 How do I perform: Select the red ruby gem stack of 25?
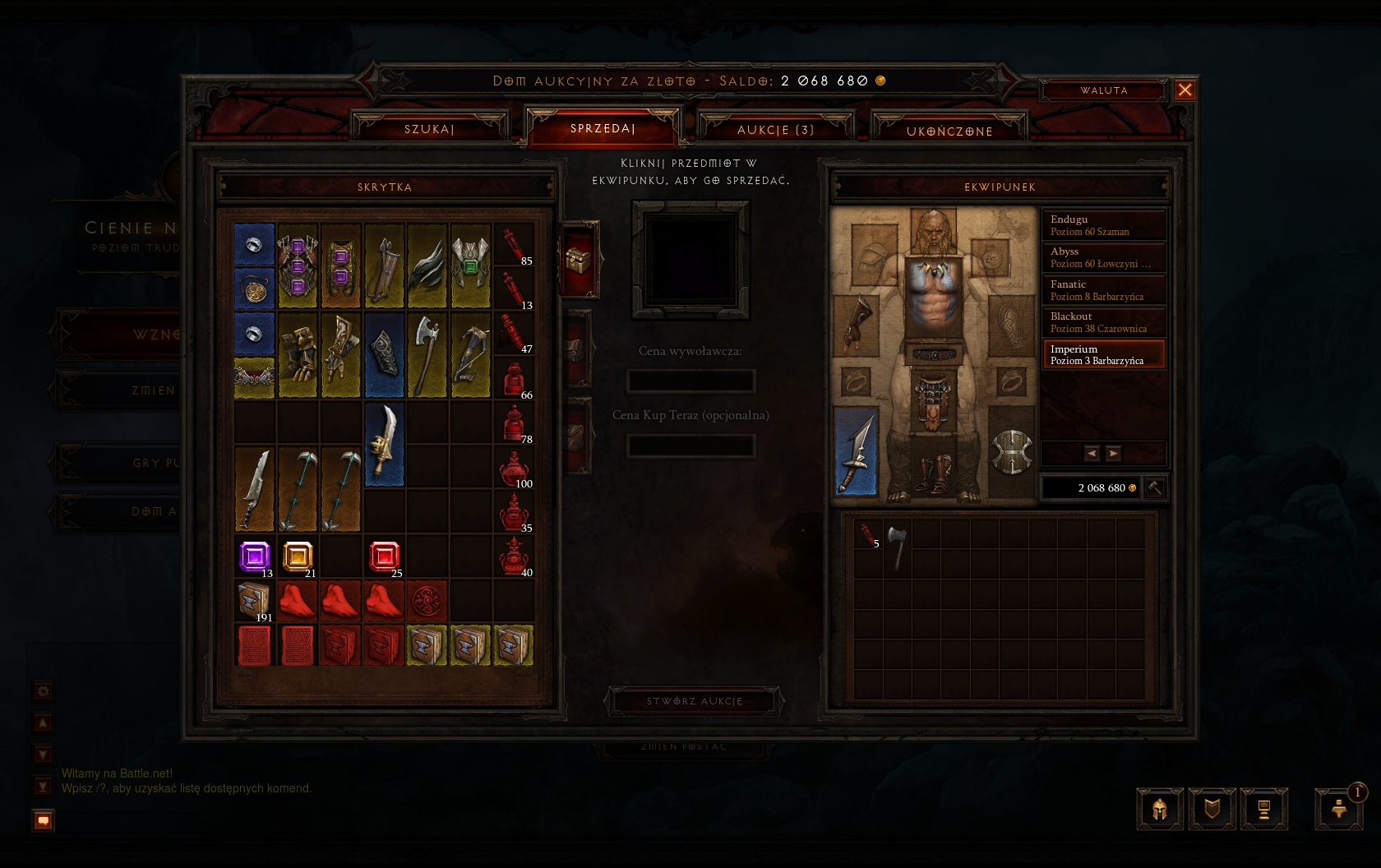pyautogui.click(x=384, y=556)
